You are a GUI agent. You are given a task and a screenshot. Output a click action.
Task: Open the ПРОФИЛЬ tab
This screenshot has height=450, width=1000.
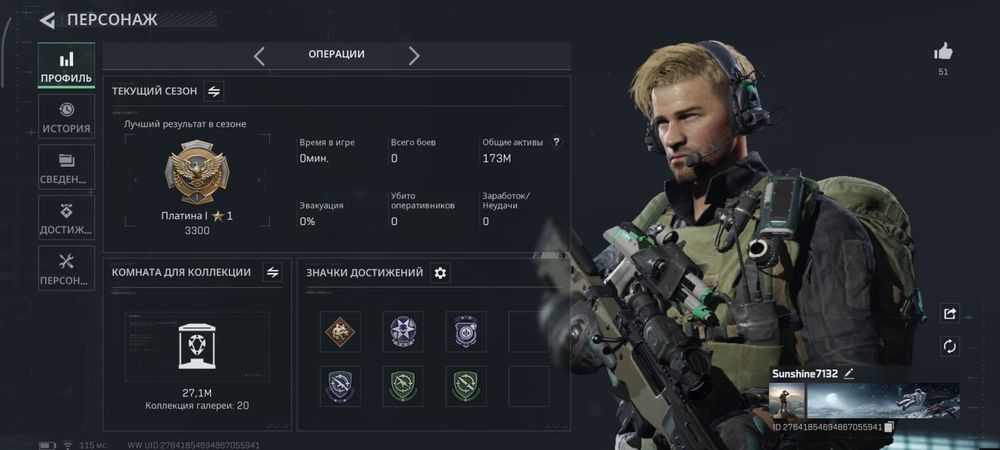66,67
